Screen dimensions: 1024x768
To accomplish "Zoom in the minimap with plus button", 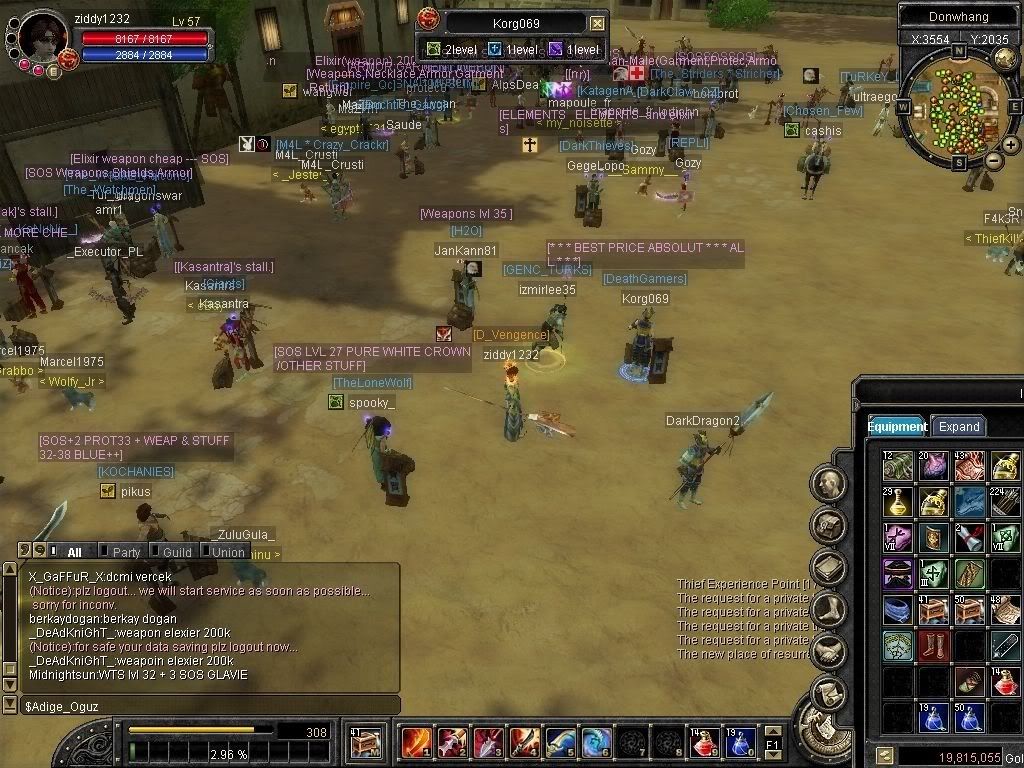I will coord(1011,145).
